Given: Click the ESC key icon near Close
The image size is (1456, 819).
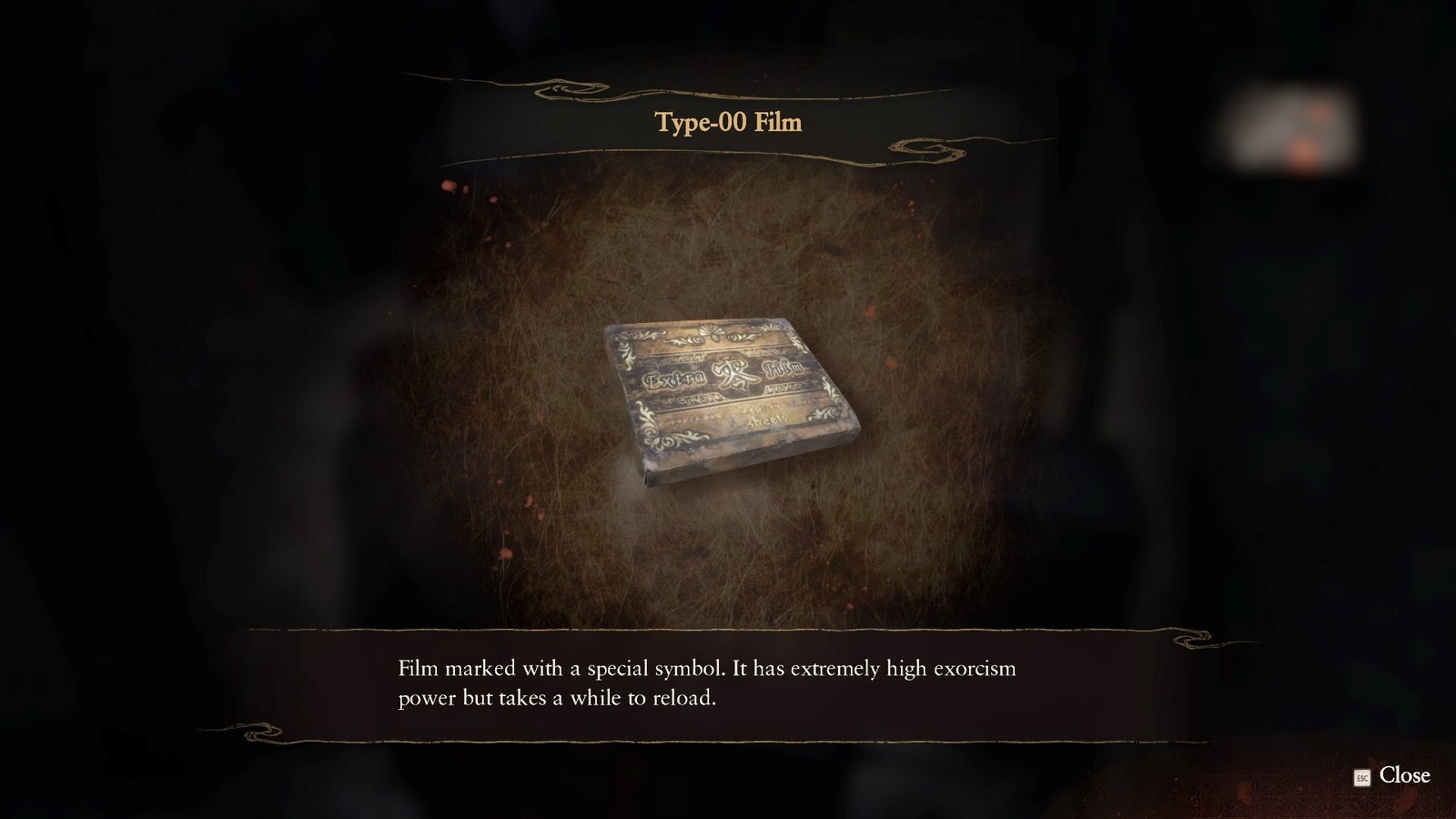Looking at the screenshot, I should pos(1360,778).
